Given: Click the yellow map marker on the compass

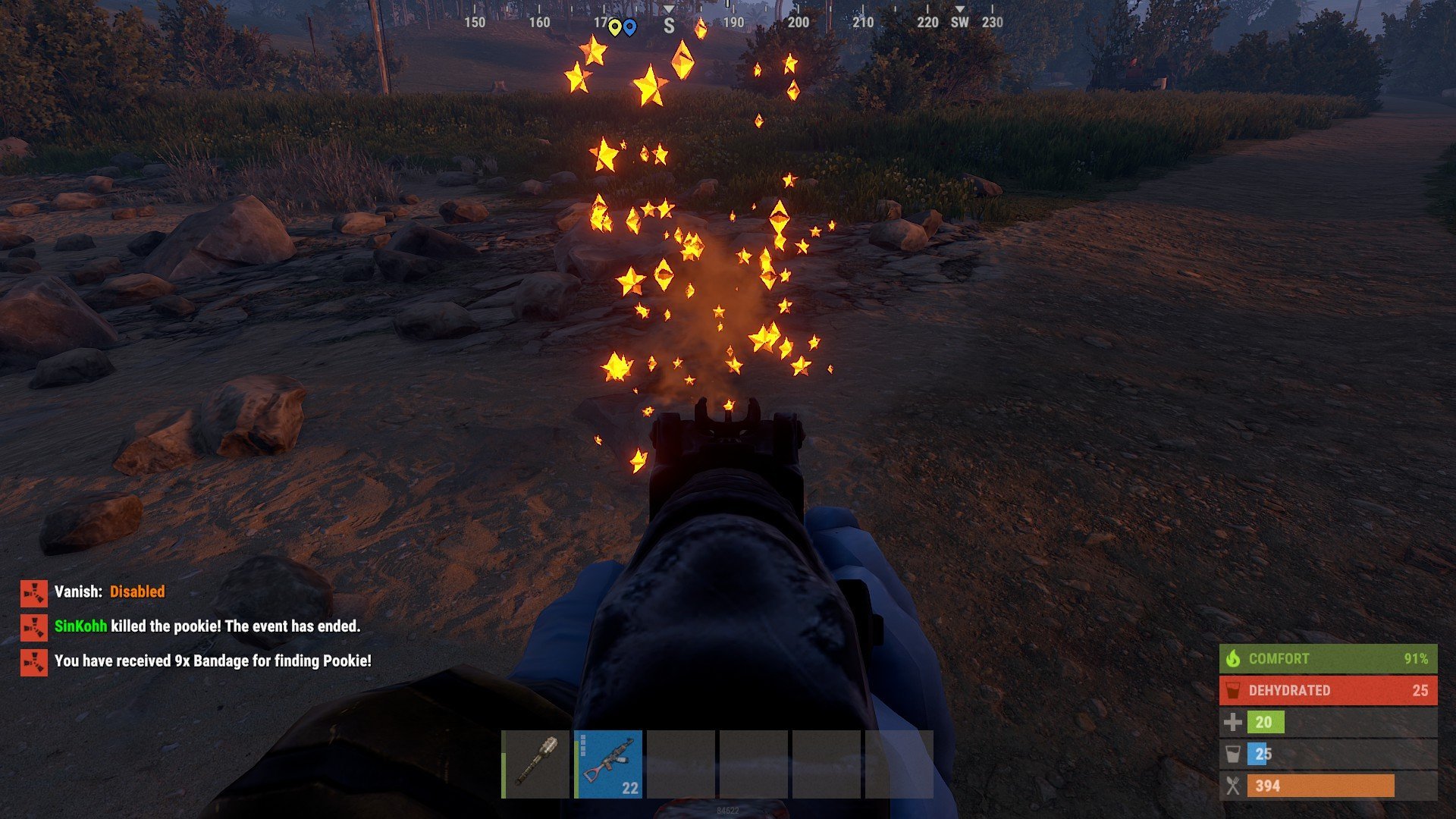Looking at the screenshot, I should pyautogui.click(x=614, y=27).
